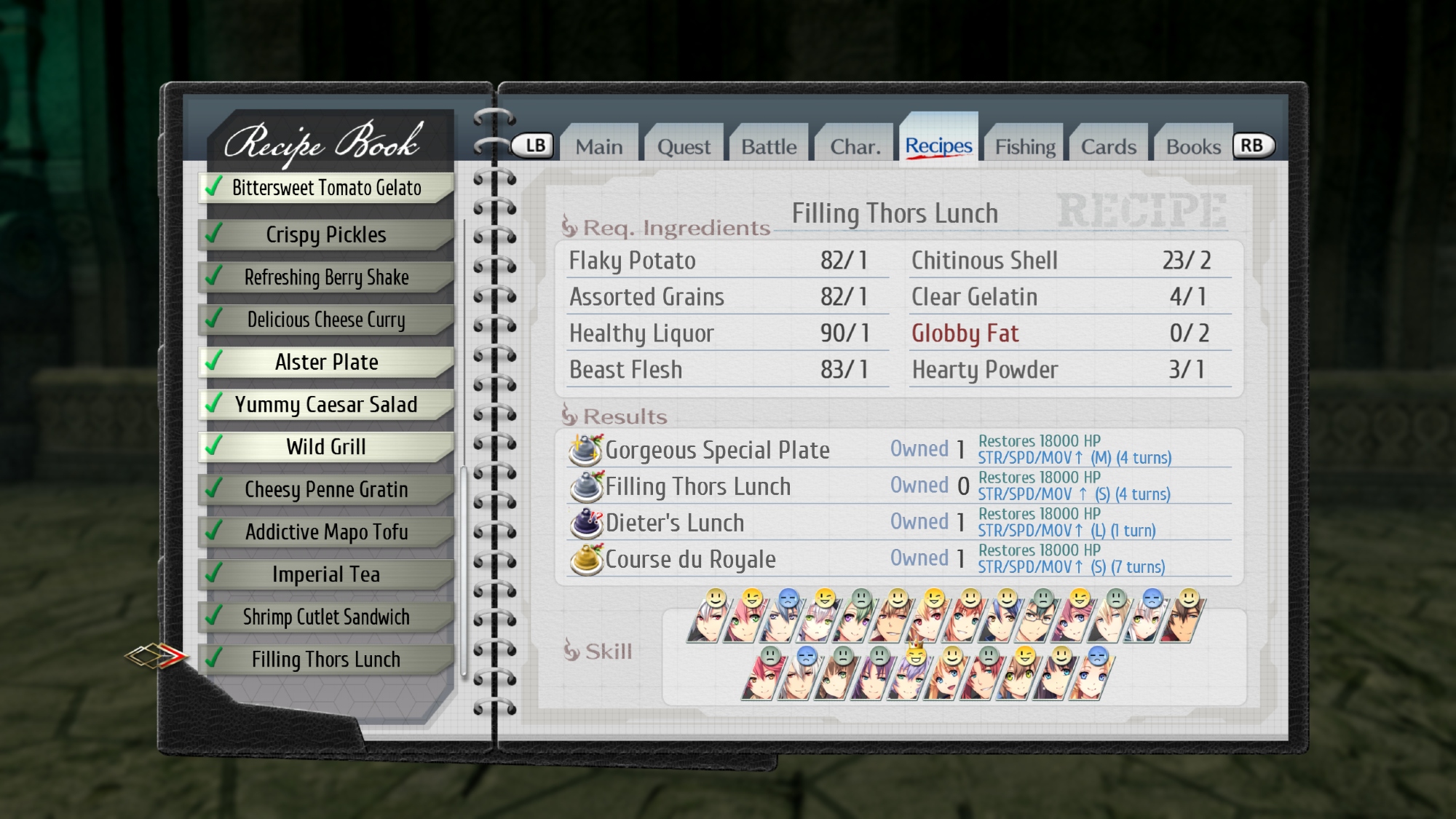Switch to the Books tab
1456x819 pixels.
click(x=1193, y=146)
